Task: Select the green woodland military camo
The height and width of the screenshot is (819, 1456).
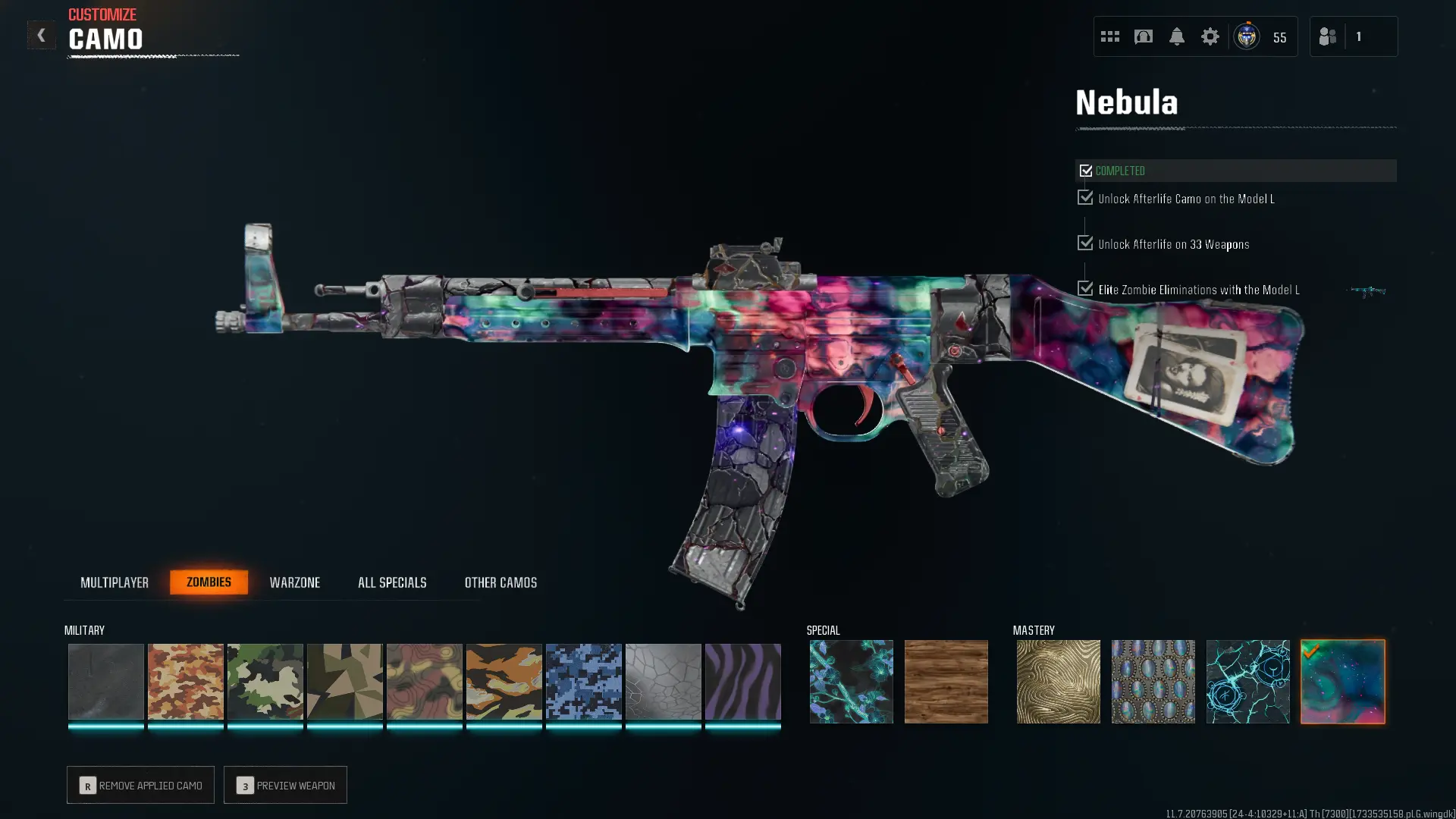Action: pyautogui.click(x=265, y=682)
